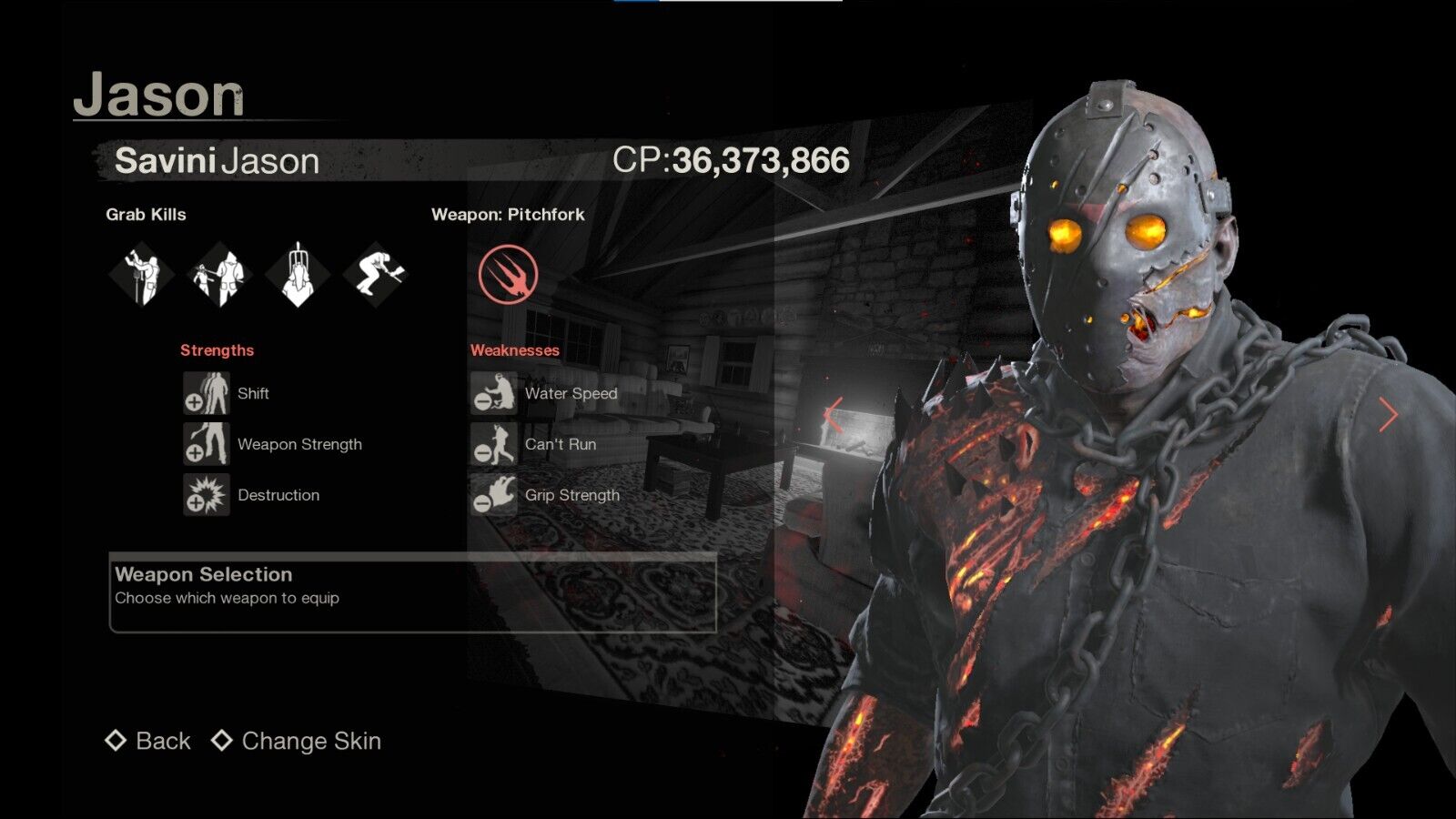Open the Change Skin option
The height and width of the screenshot is (819, 1456).
click(x=297, y=741)
